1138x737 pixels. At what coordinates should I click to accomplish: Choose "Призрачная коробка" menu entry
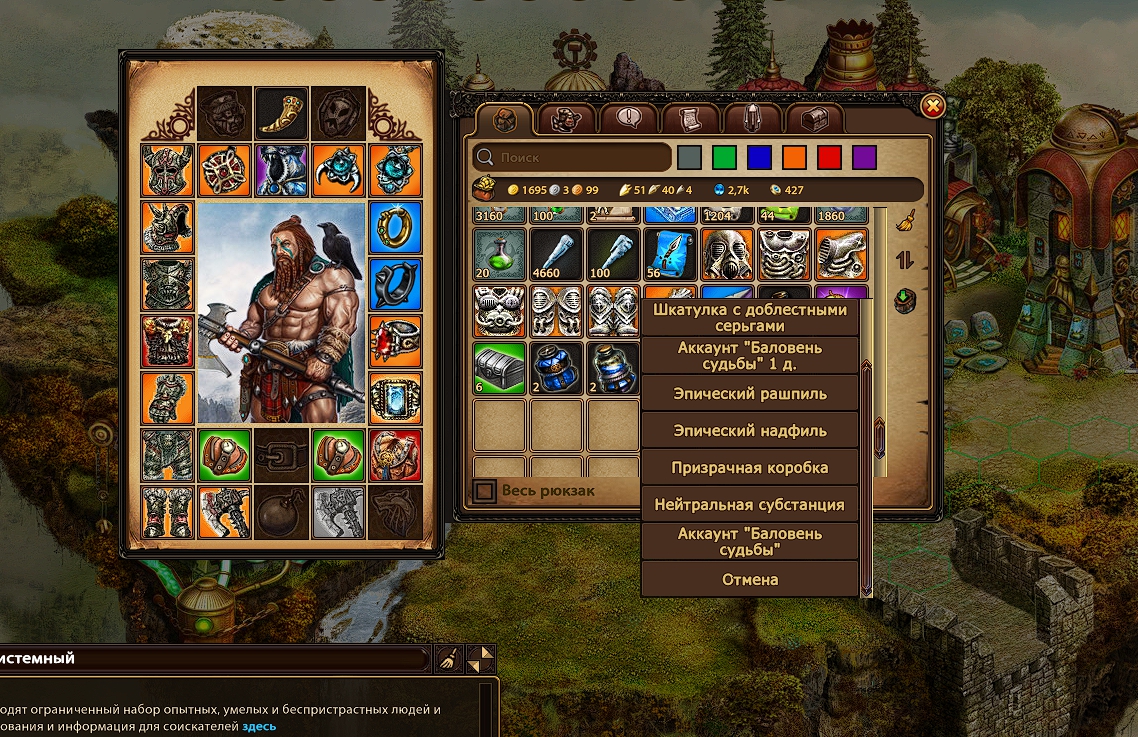pyautogui.click(x=750, y=468)
